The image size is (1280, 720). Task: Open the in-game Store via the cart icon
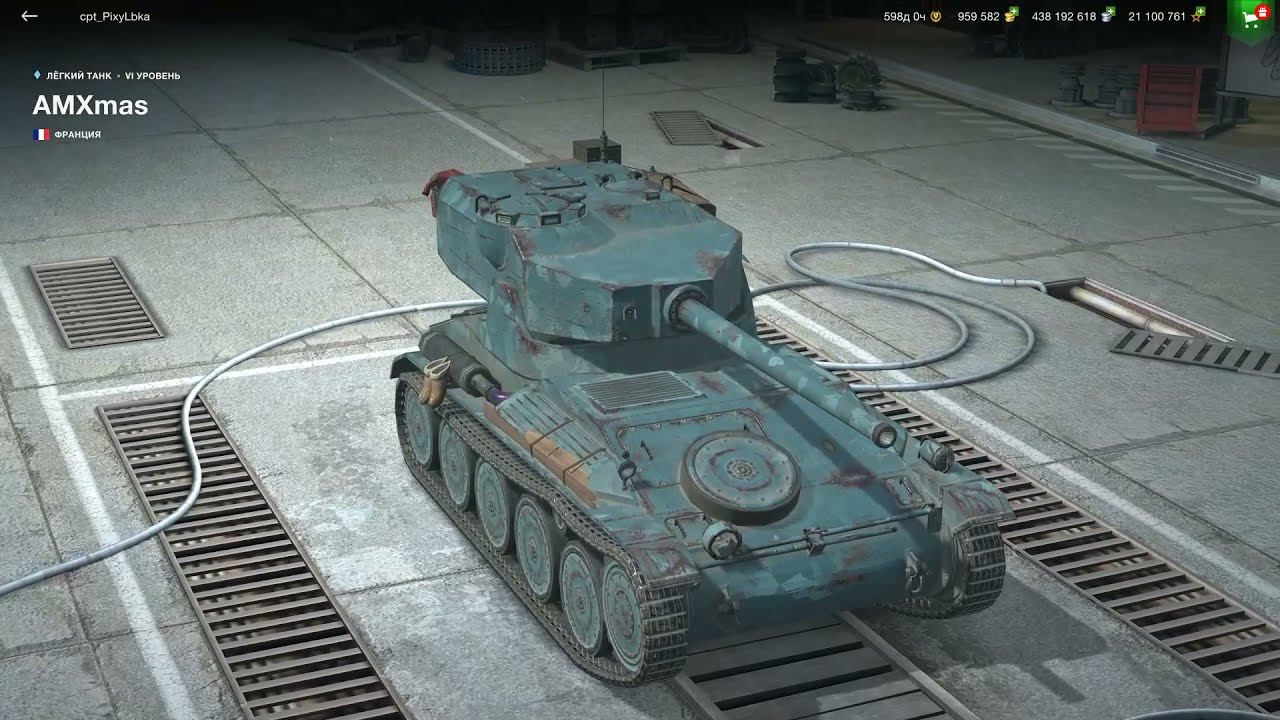tap(1248, 18)
